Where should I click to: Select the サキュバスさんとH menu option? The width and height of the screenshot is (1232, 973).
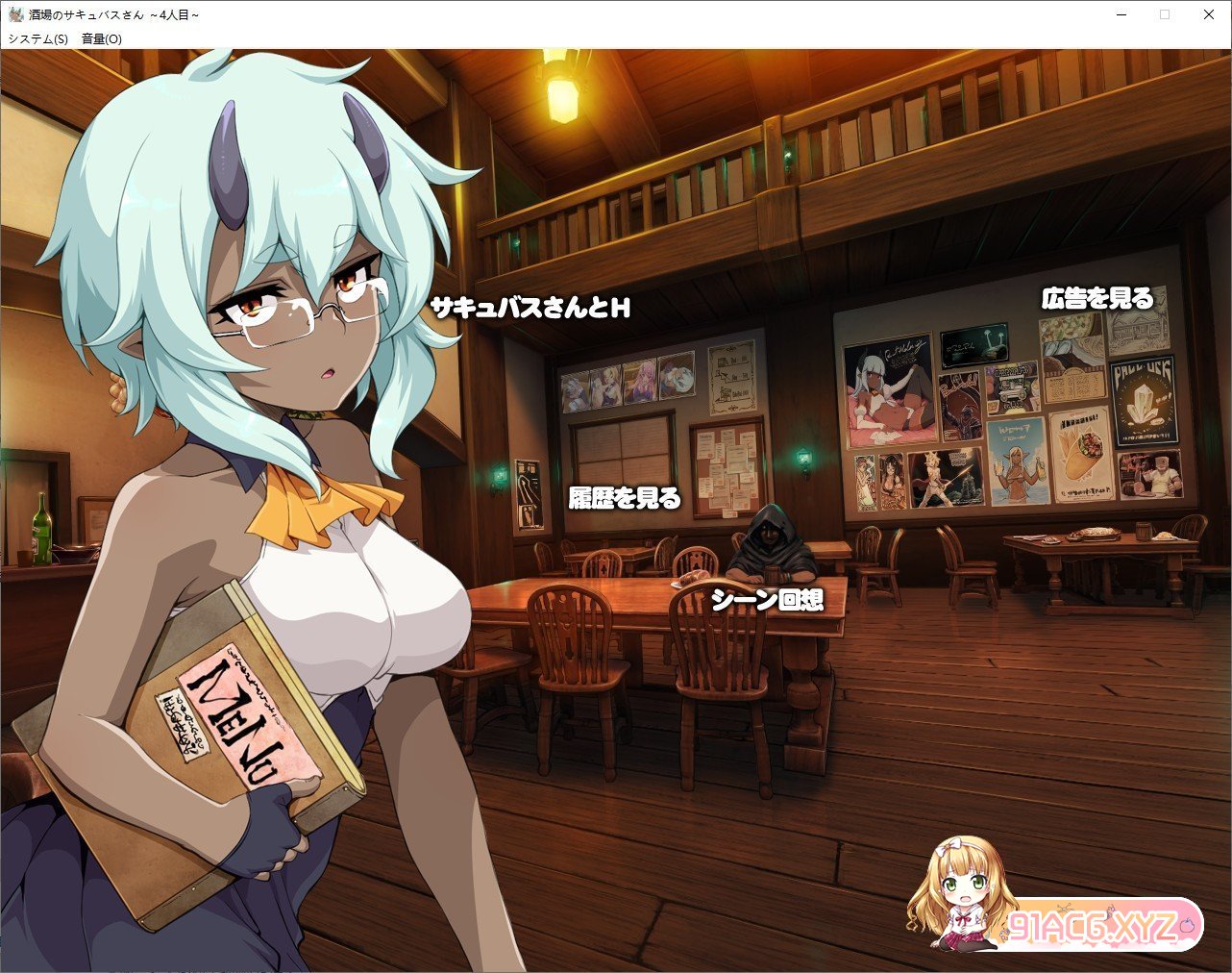[530, 308]
